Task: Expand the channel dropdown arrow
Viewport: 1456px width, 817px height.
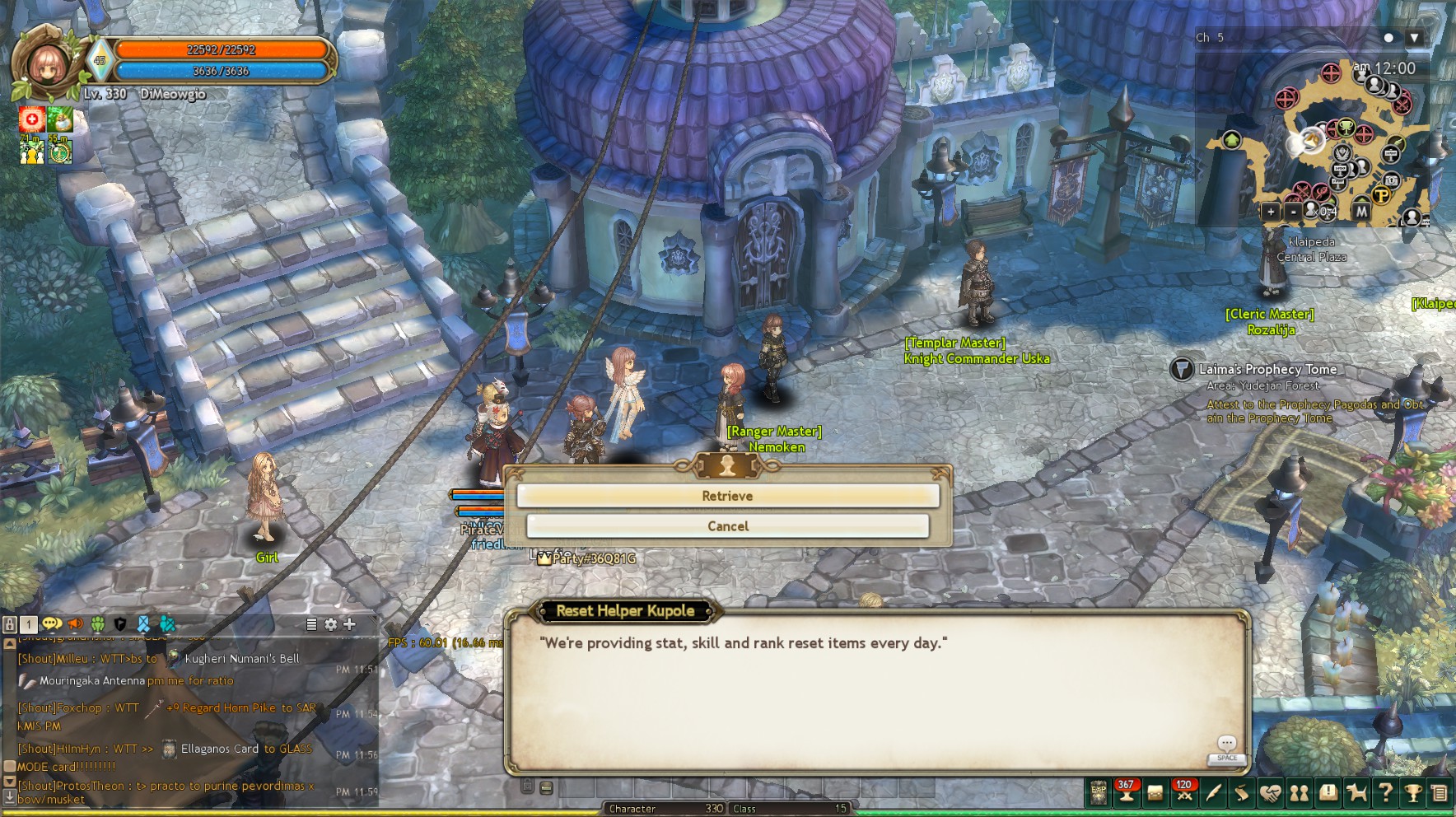Action: pyautogui.click(x=1414, y=38)
